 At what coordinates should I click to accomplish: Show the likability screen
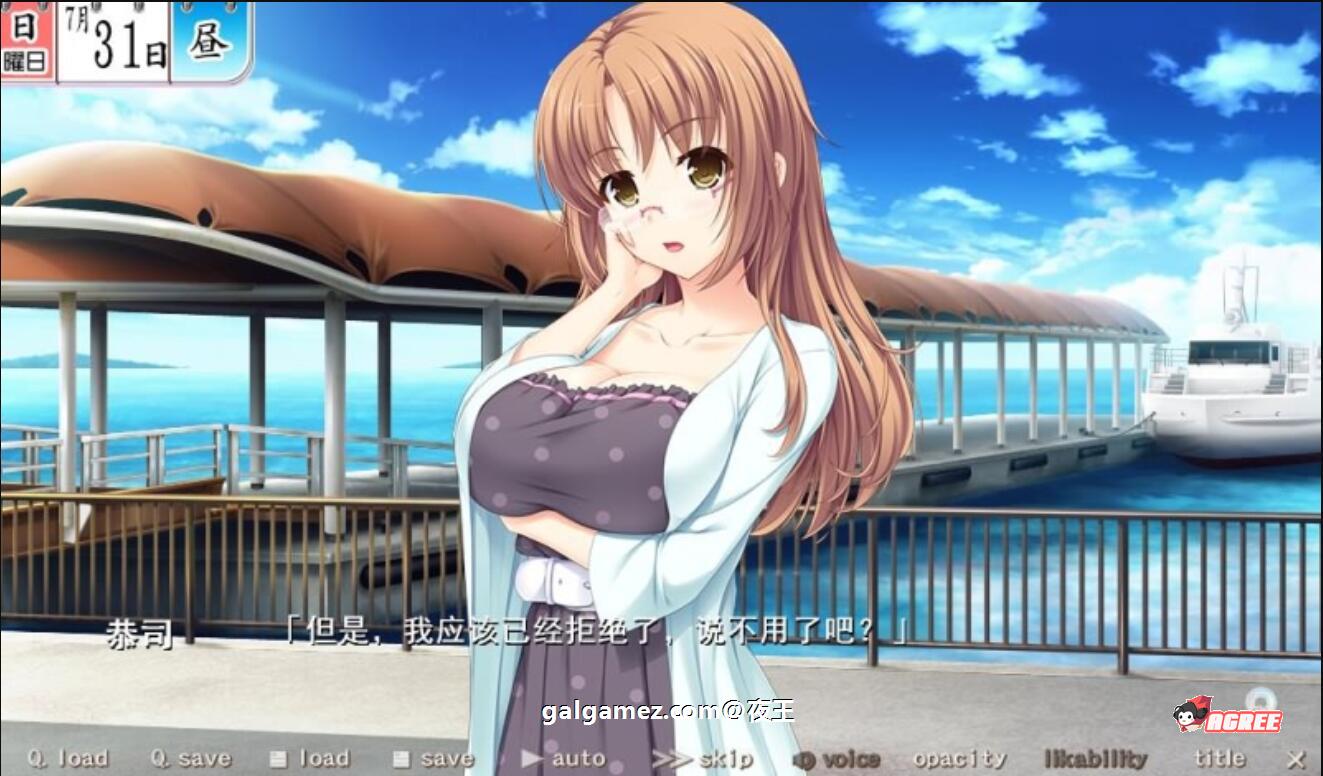pyautogui.click(x=1095, y=759)
